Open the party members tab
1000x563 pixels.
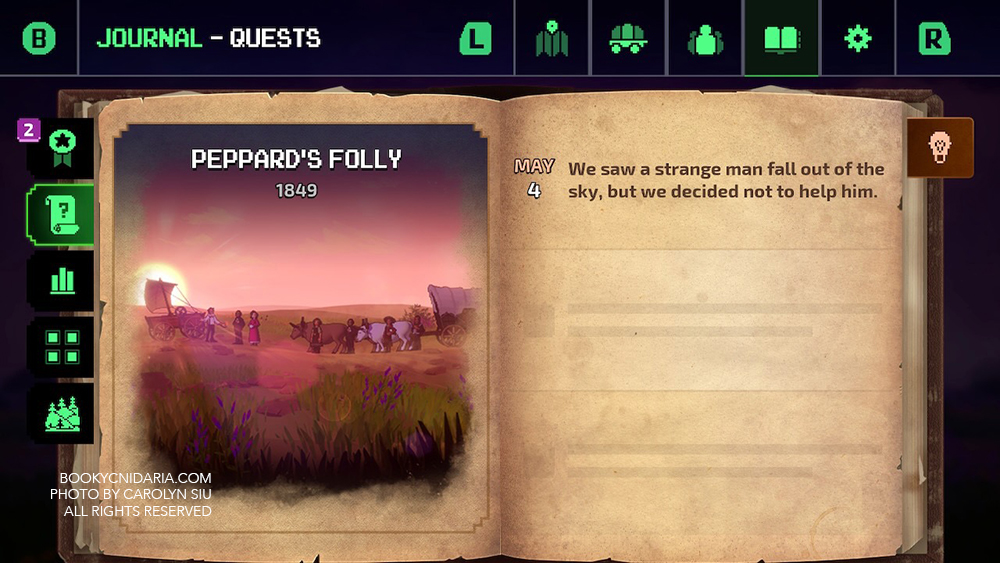coord(705,38)
